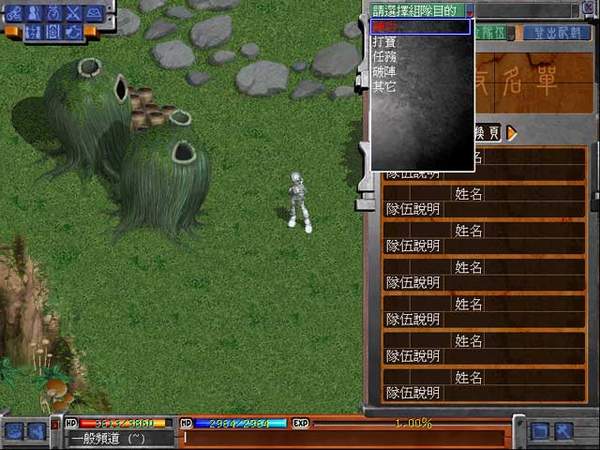
Task: Open the character figure menu icon
Action: [33, 13]
